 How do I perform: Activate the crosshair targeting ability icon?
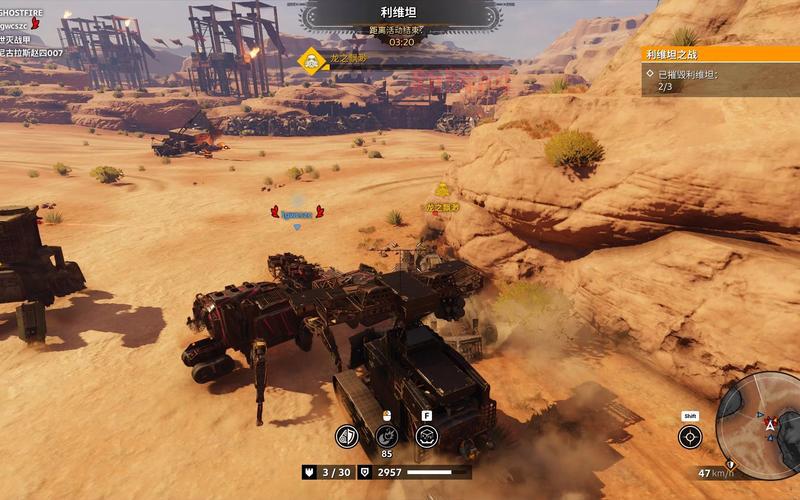coord(690,437)
